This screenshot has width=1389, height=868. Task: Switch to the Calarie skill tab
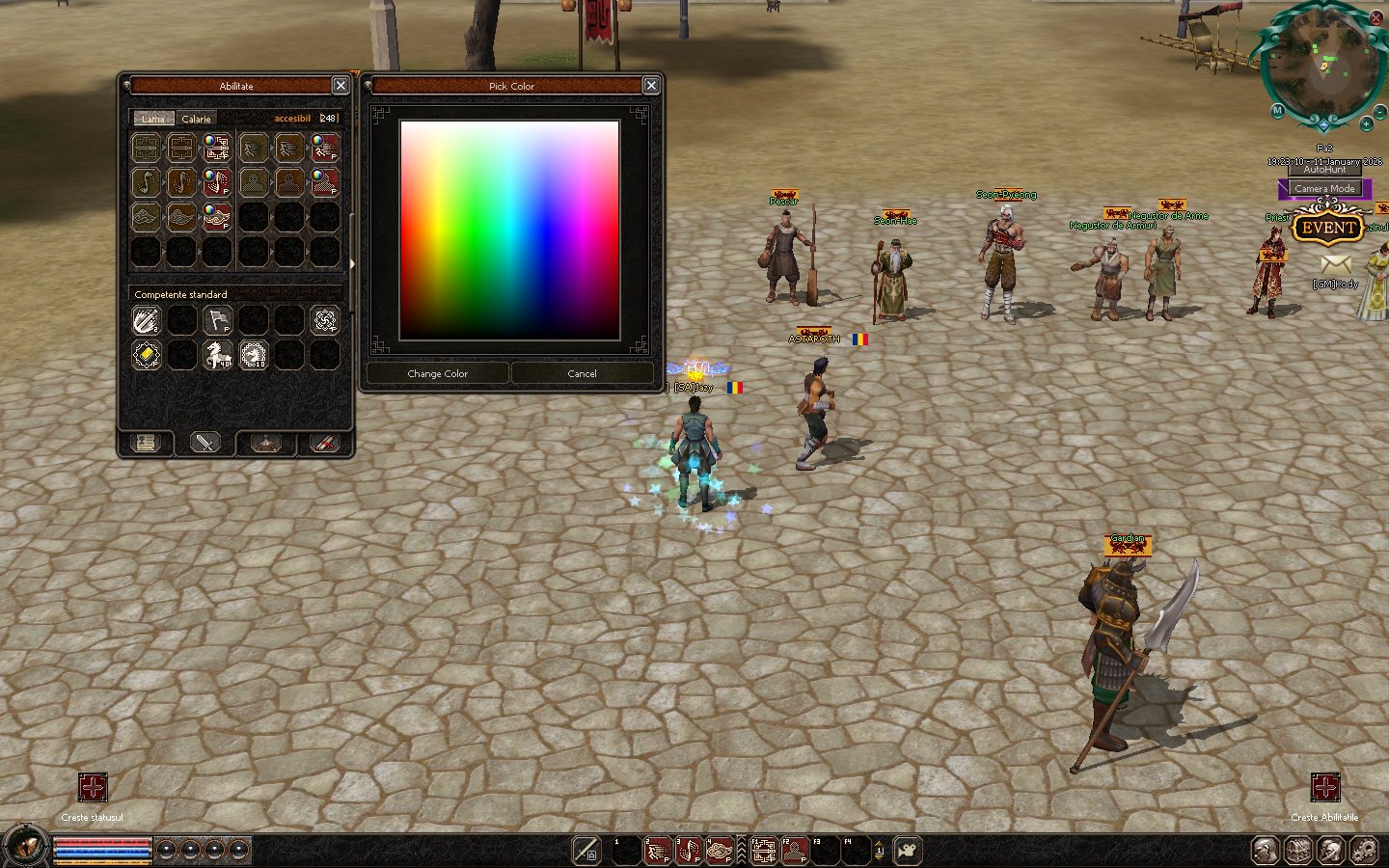pos(196,119)
